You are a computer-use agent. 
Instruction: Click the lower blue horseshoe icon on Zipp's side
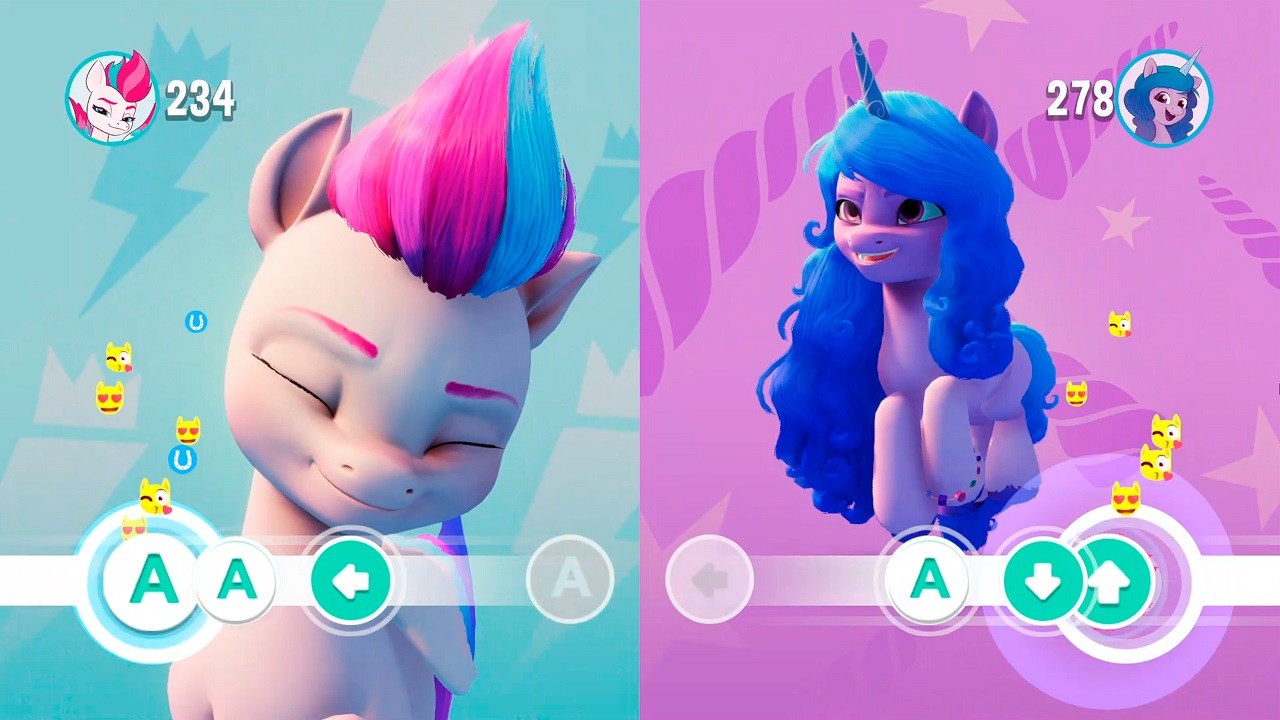pyautogui.click(x=182, y=457)
